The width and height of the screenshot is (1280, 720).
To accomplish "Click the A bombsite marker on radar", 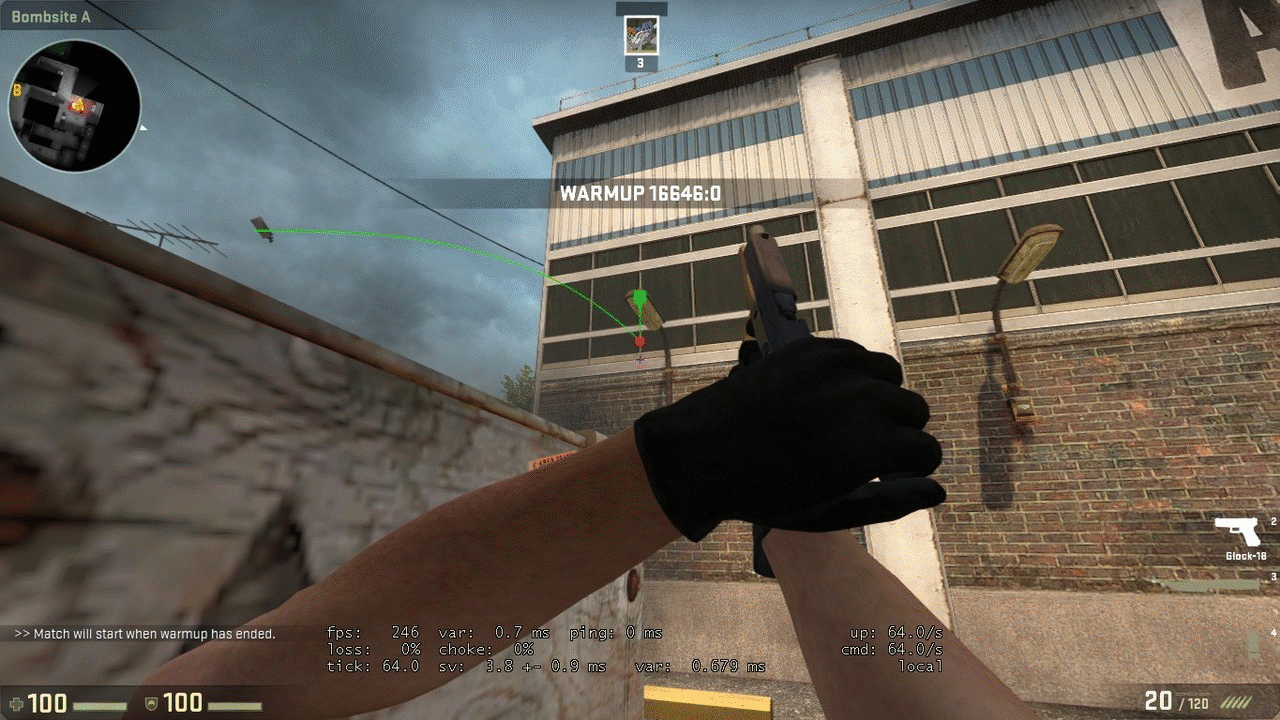I will (x=78, y=104).
